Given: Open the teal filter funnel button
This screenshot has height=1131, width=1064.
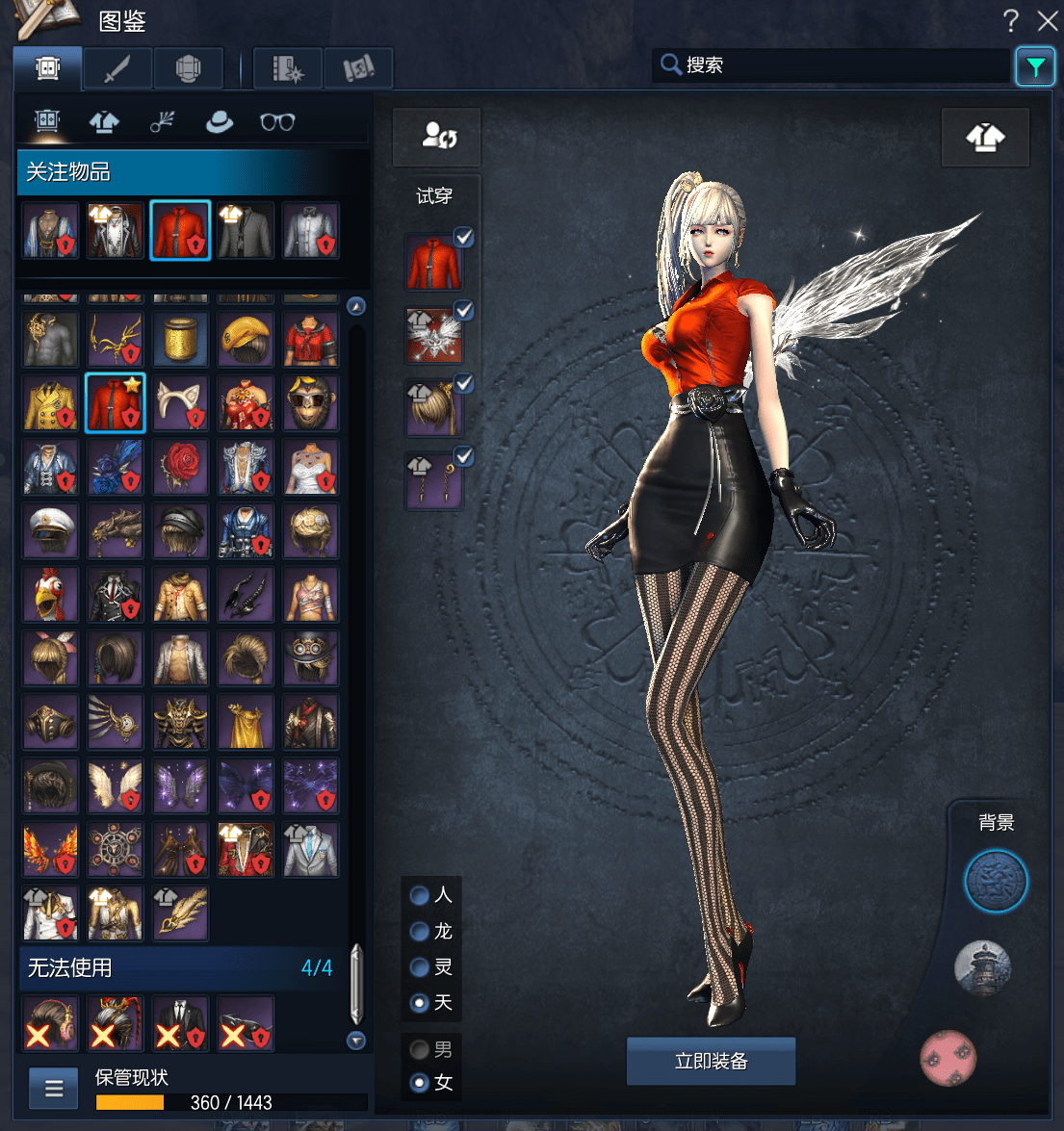Looking at the screenshot, I should 1035,67.
